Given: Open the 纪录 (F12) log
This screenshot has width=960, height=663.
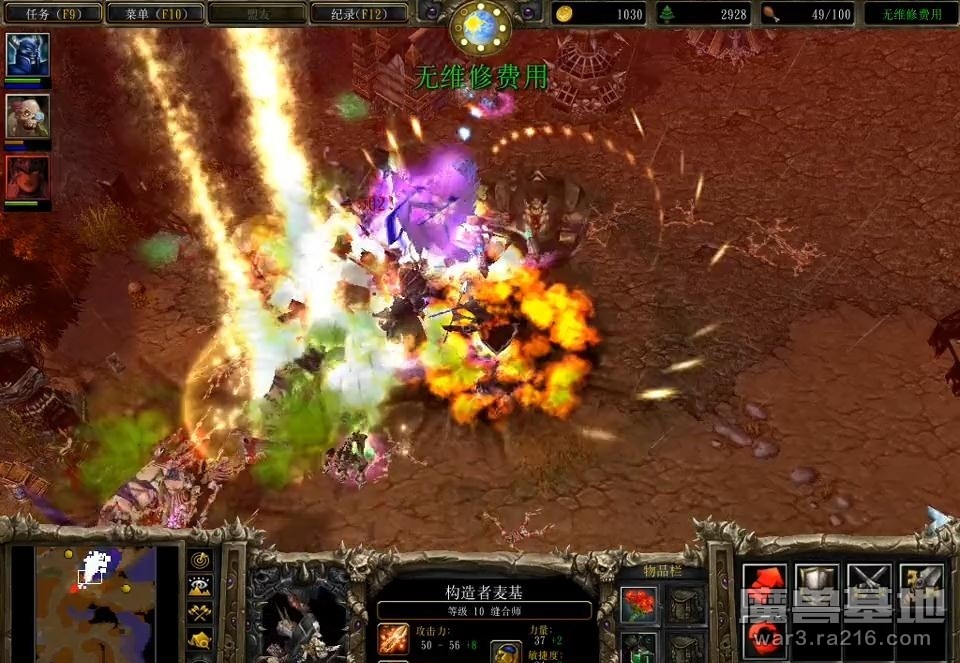Looking at the screenshot, I should pyautogui.click(x=358, y=13).
